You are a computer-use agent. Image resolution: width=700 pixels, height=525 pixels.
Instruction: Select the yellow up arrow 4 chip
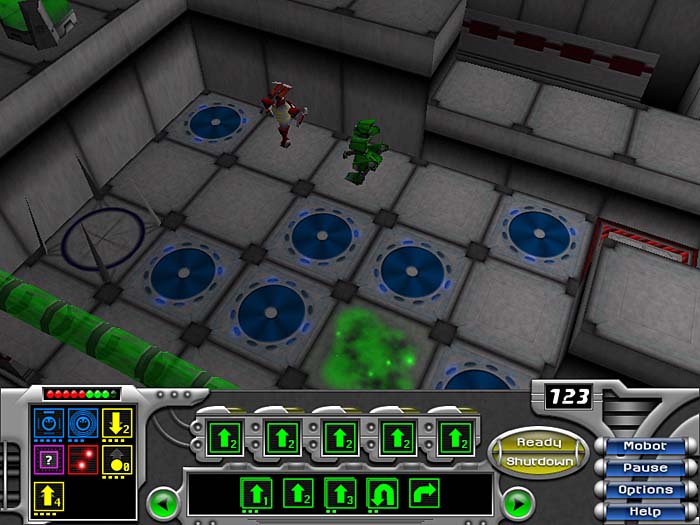coord(48,496)
